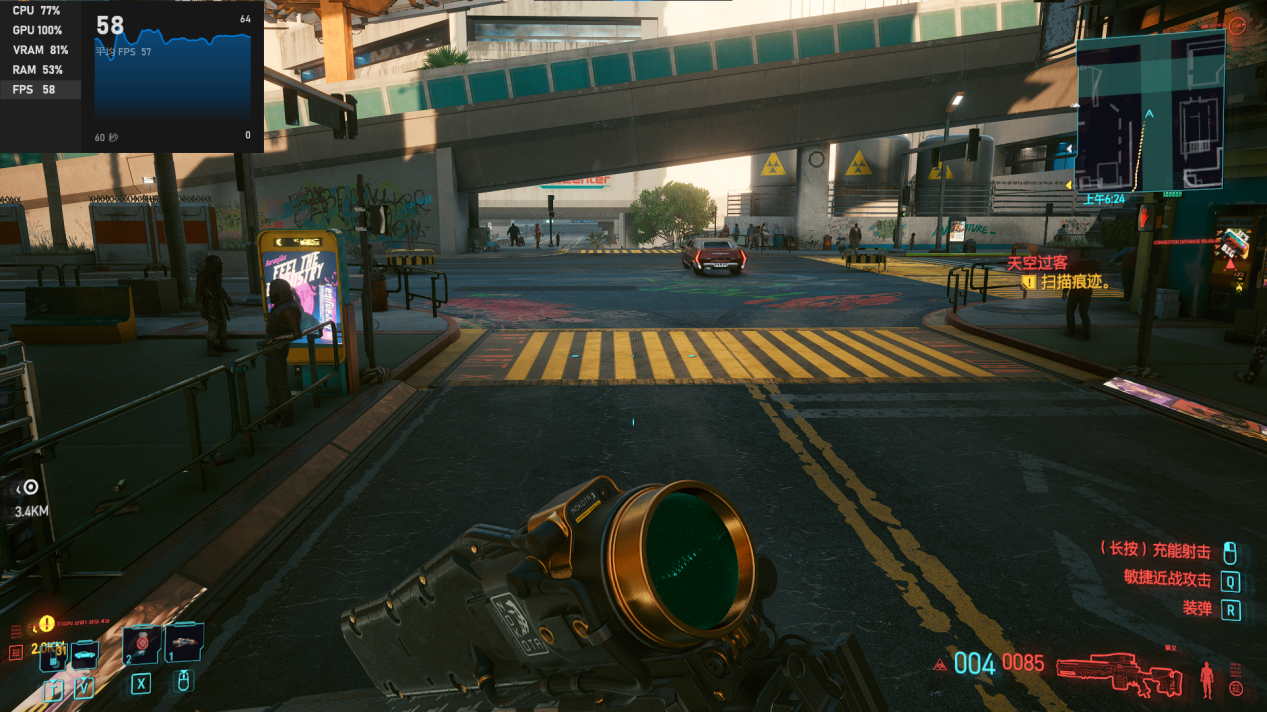The width and height of the screenshot is (1267, 712).
Task: Click the red character silhouette icon
Action: point(1206,679)
